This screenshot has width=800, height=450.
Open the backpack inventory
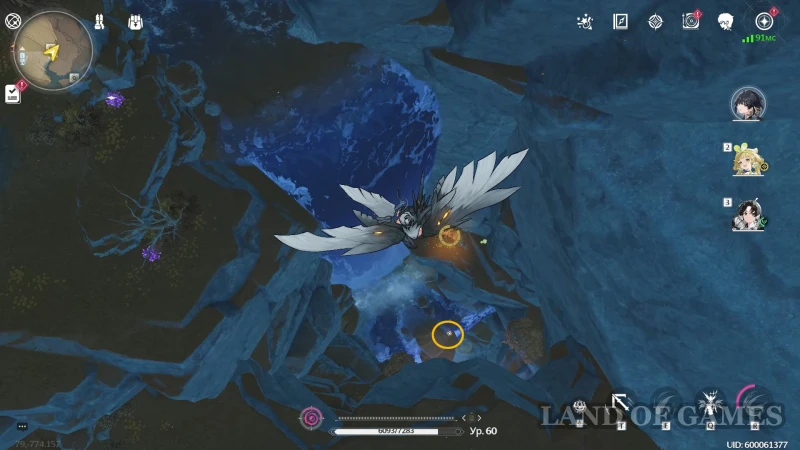pos(134,21)
